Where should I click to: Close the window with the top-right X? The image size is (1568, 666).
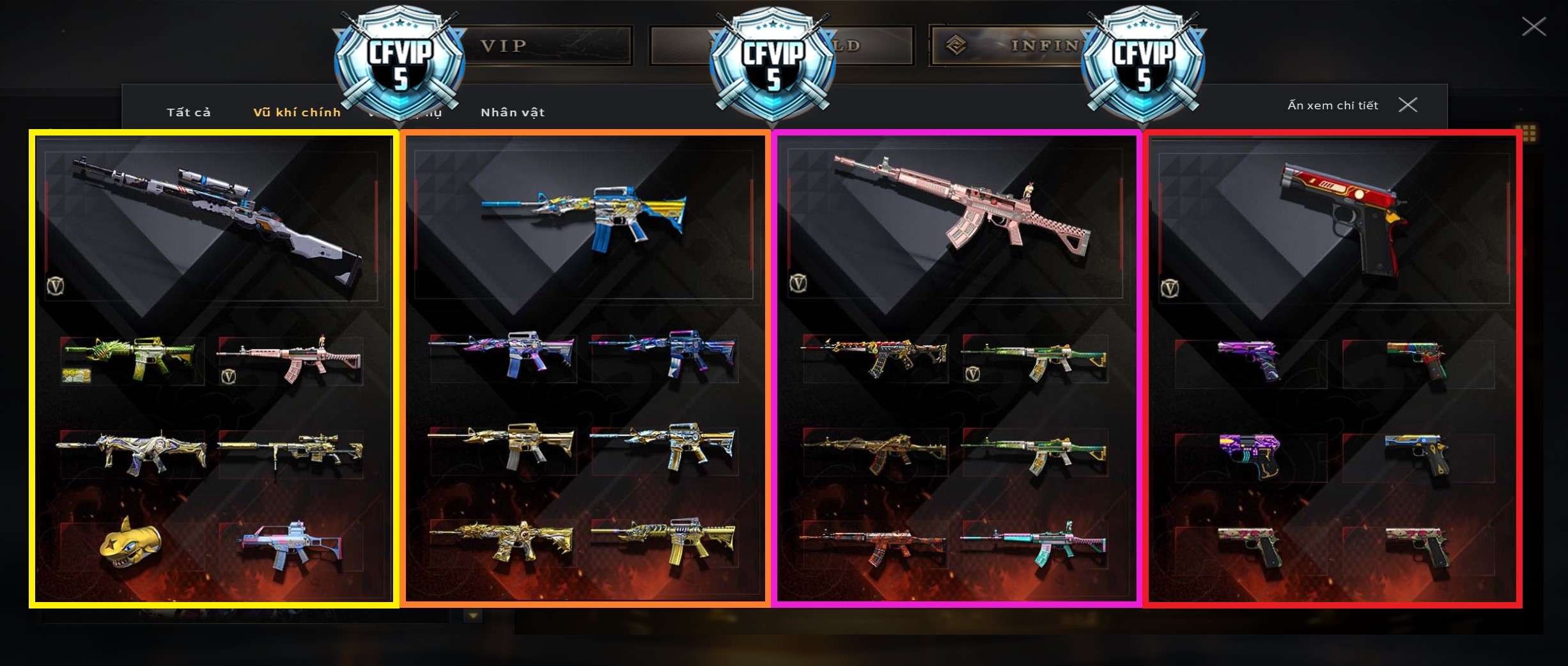tap(1533, 27)
